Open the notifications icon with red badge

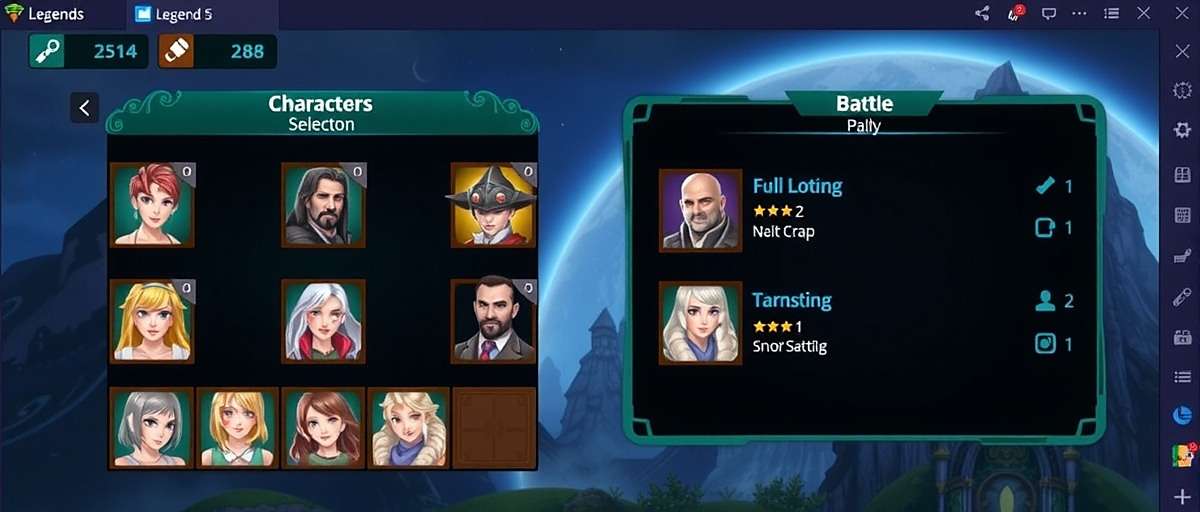click(1015, 14)
